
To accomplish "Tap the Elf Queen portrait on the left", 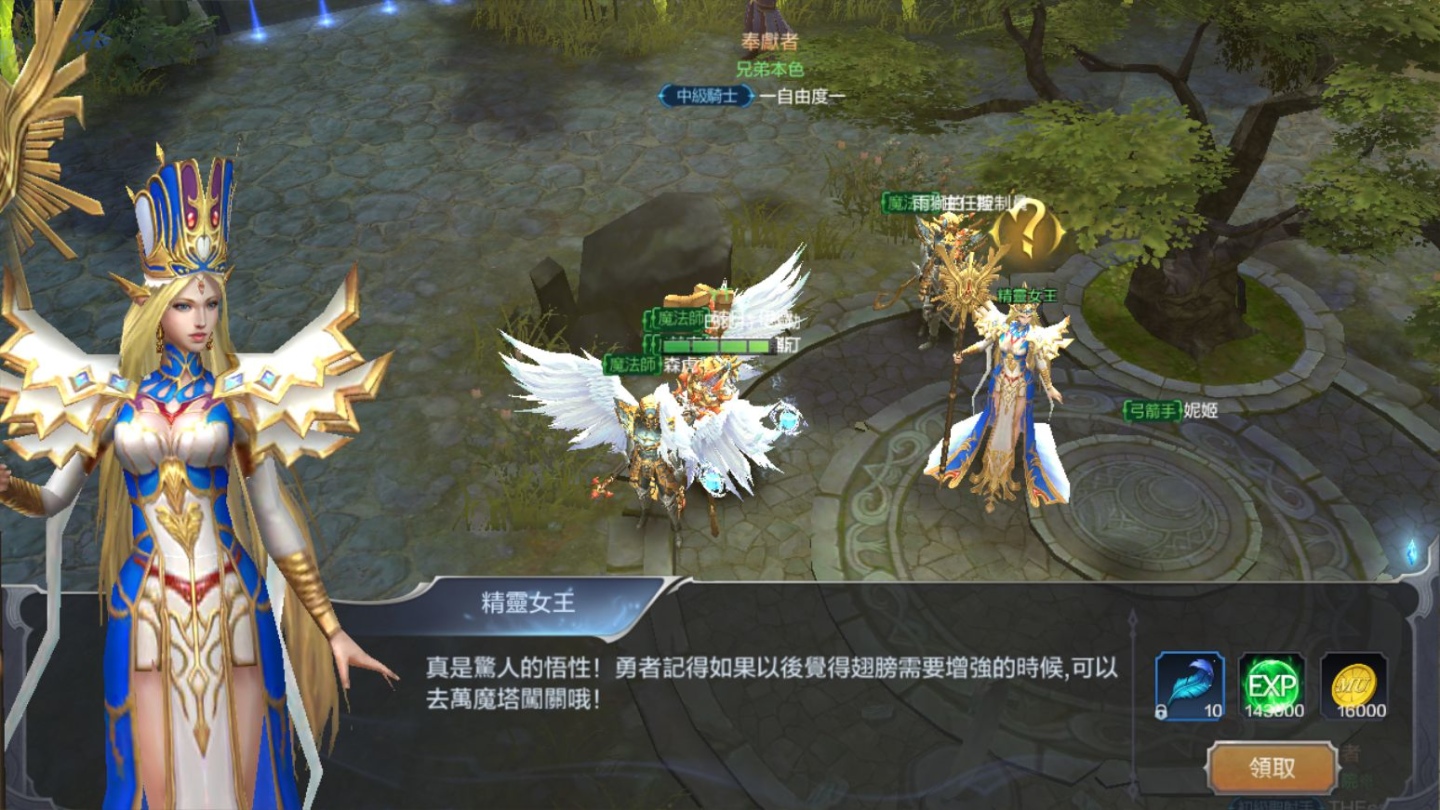I will [190, 400].
